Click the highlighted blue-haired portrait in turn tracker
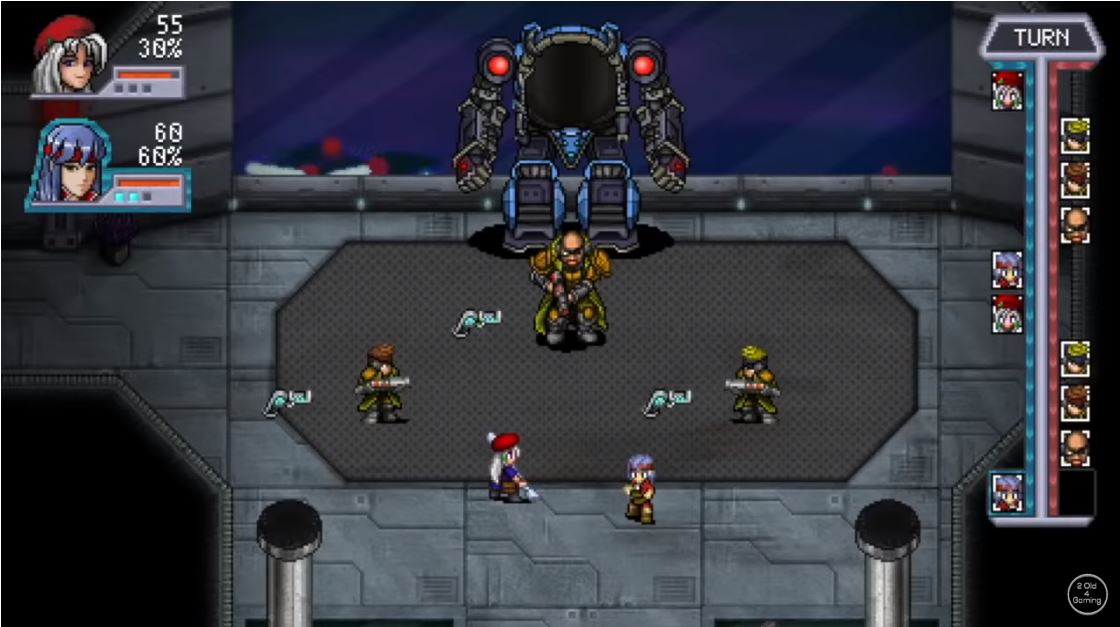The height and width of the screenshot is (627, 1120). [x=1007, y=492]
